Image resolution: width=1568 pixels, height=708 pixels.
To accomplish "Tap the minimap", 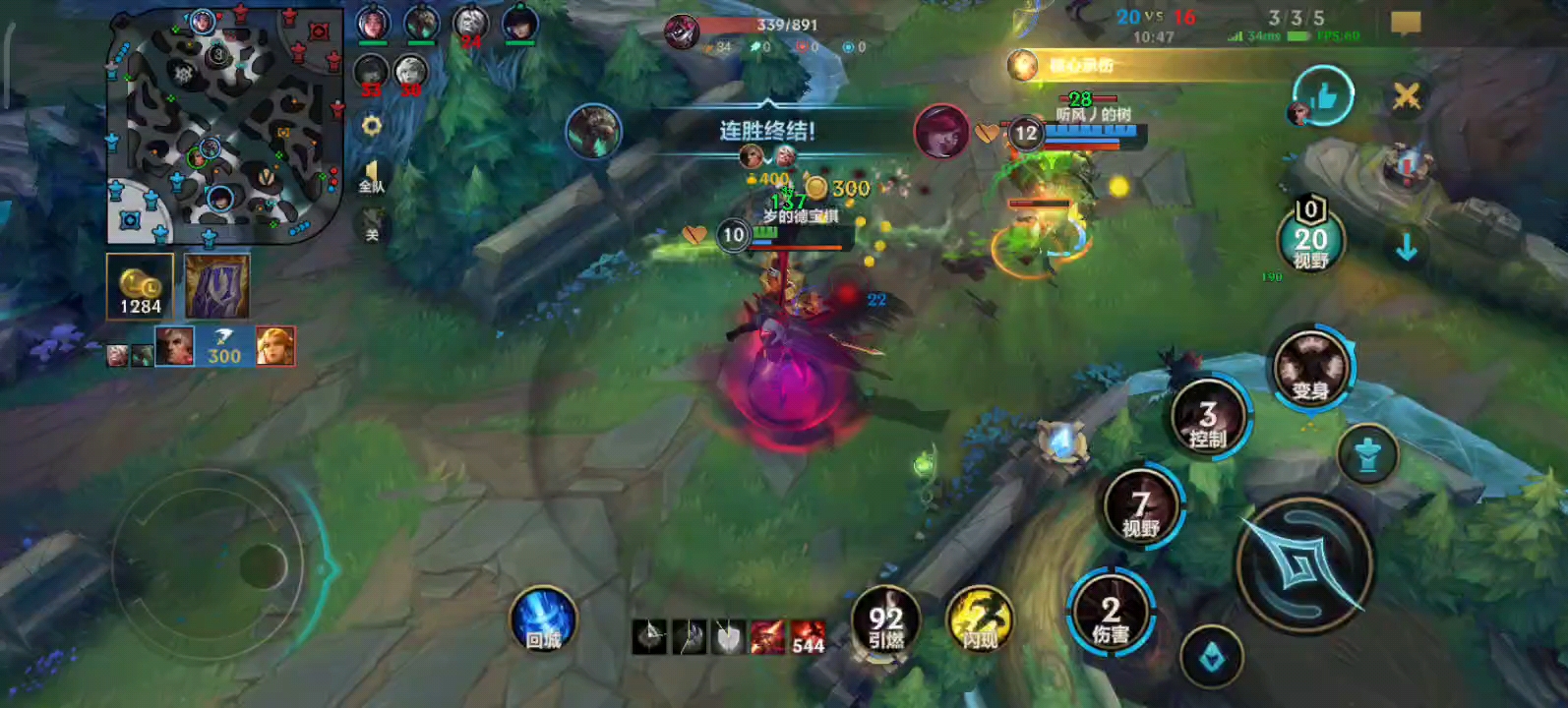I will [x=224, y=126].
